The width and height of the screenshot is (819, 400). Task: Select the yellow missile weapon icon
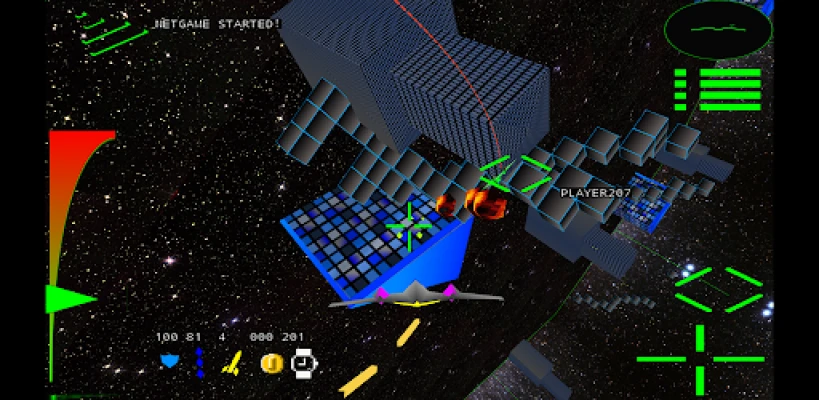[232, 363]
